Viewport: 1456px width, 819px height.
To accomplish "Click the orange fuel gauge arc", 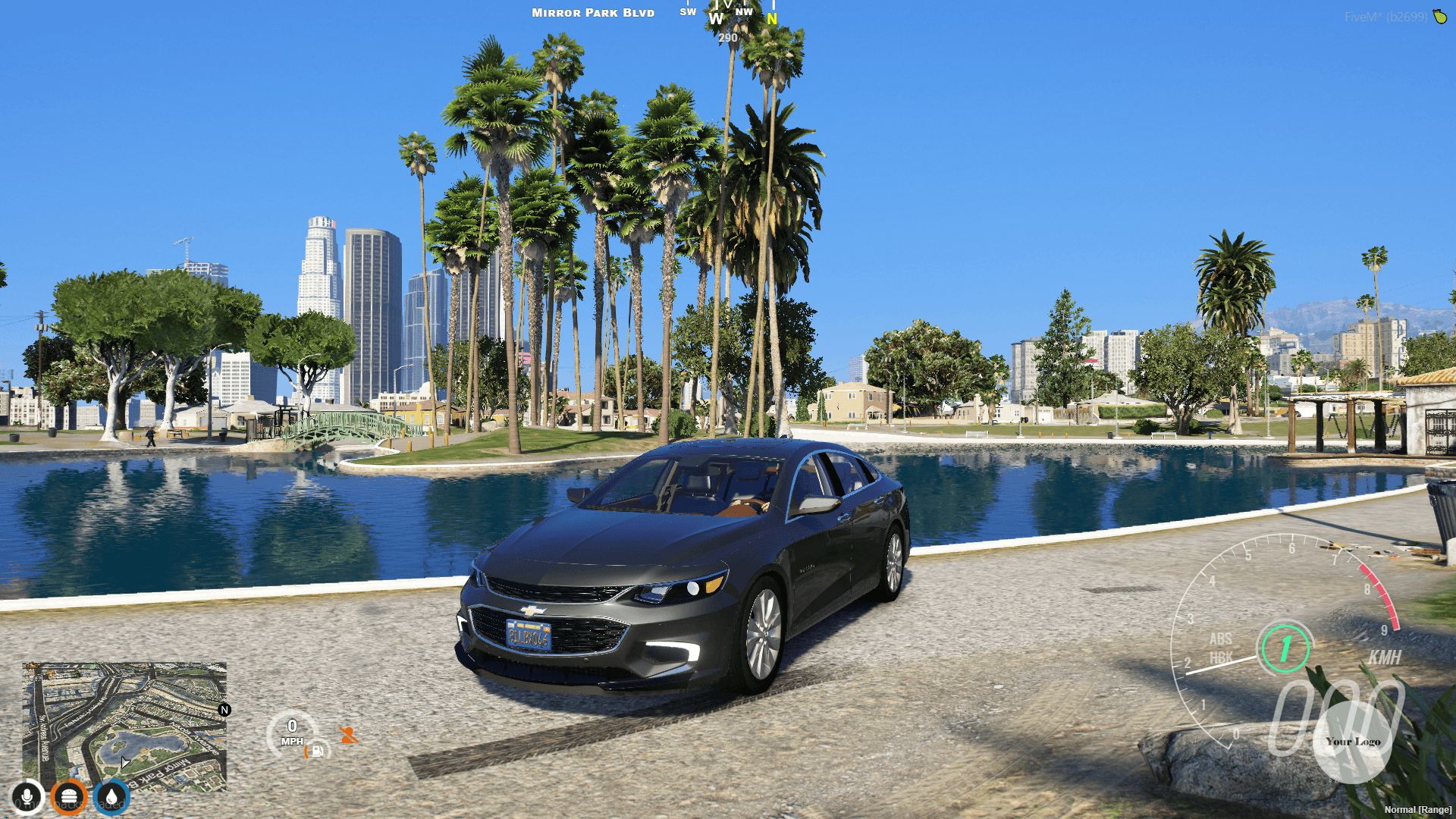I will click(x=306, y=752).
